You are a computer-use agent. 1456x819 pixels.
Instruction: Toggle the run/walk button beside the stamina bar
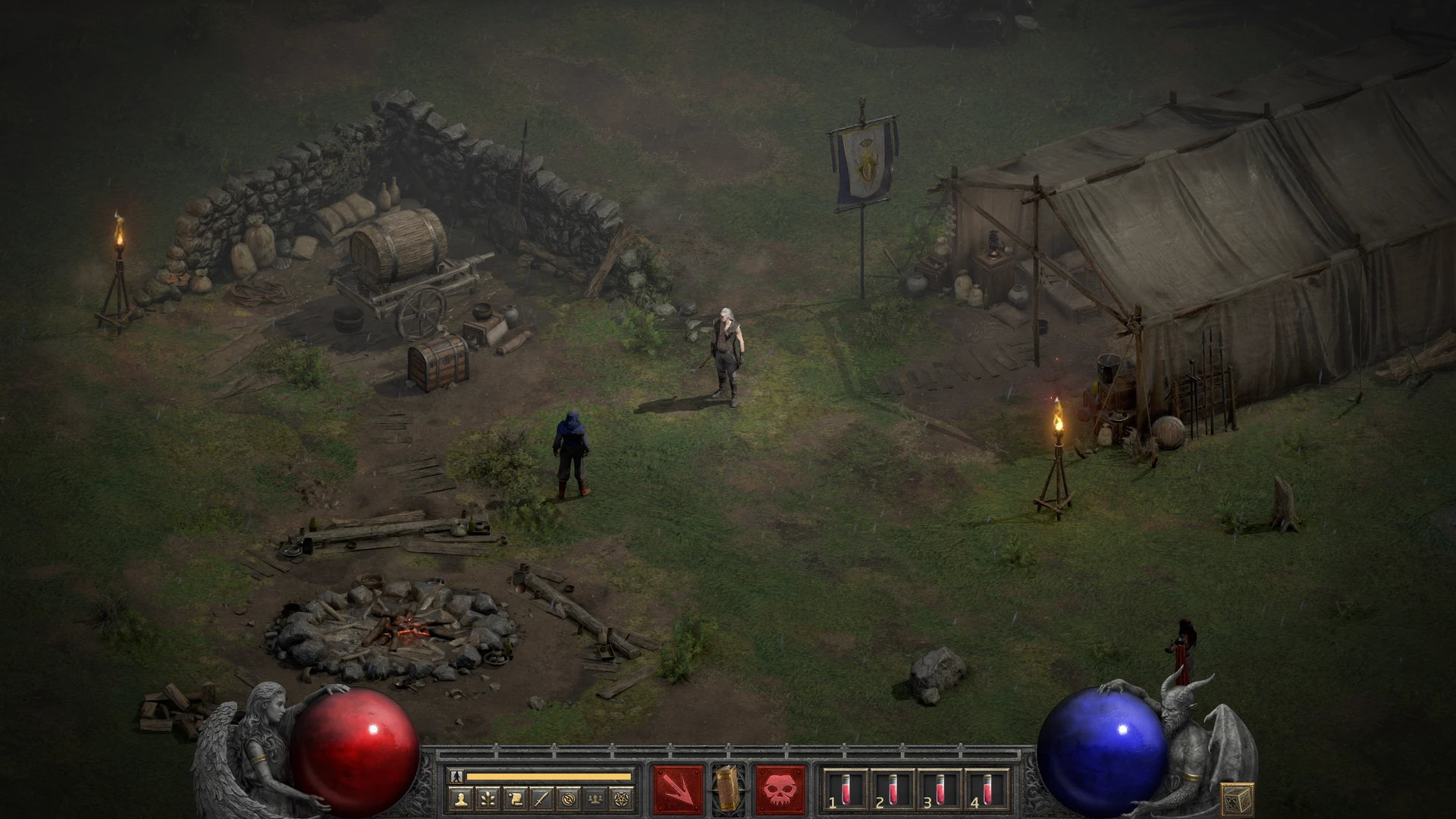click(456, 776)
